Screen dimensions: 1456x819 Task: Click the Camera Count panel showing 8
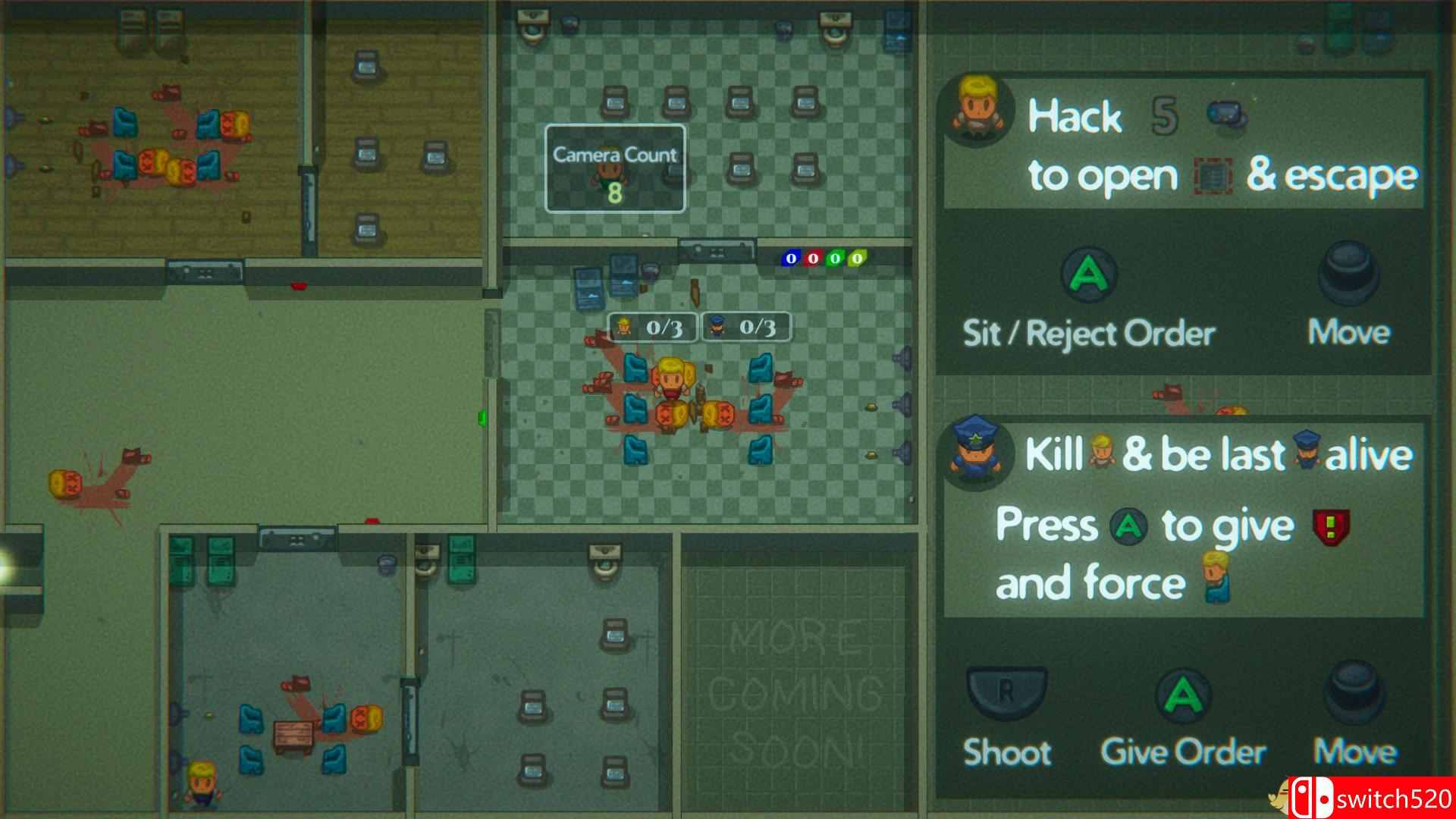coord(614,168)
